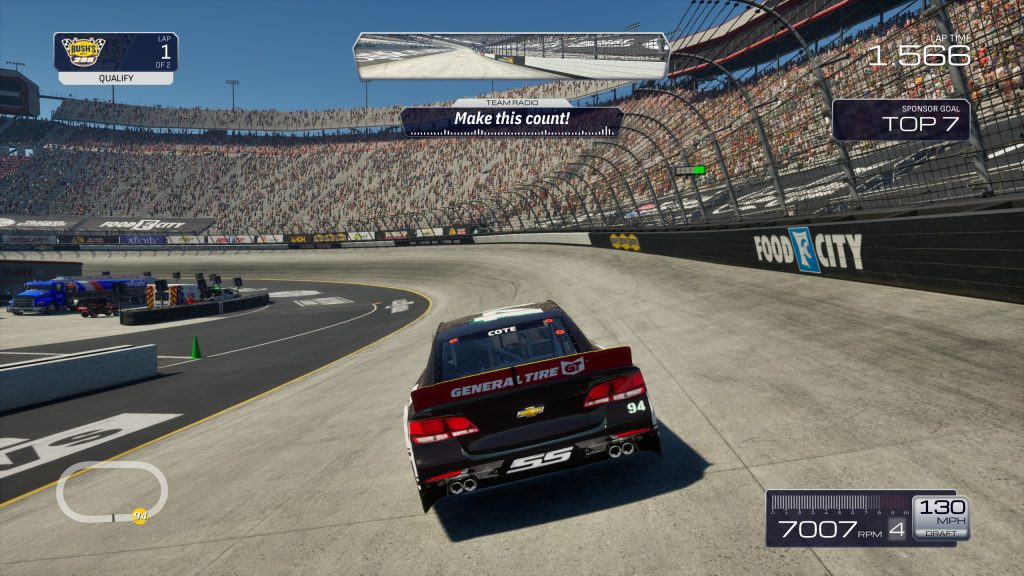Click the Bush's event logo badge

point(84,52)
